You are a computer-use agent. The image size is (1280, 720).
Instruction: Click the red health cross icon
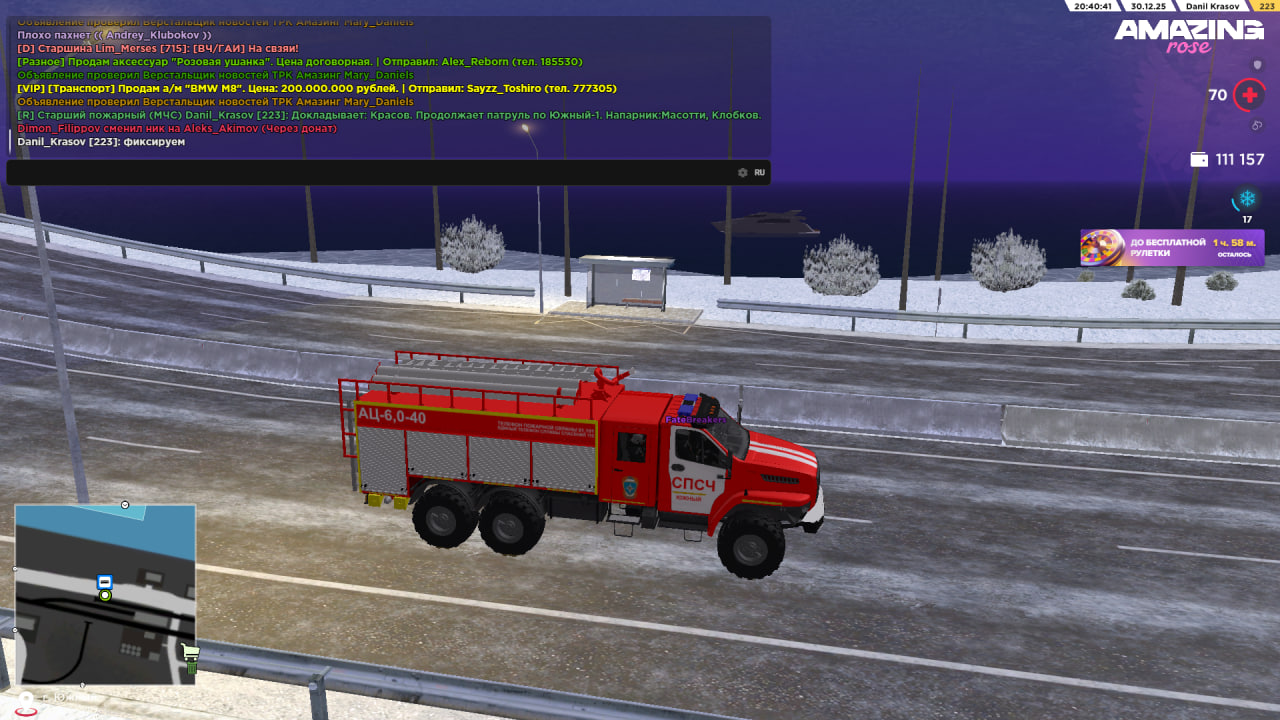point(1248,96)
